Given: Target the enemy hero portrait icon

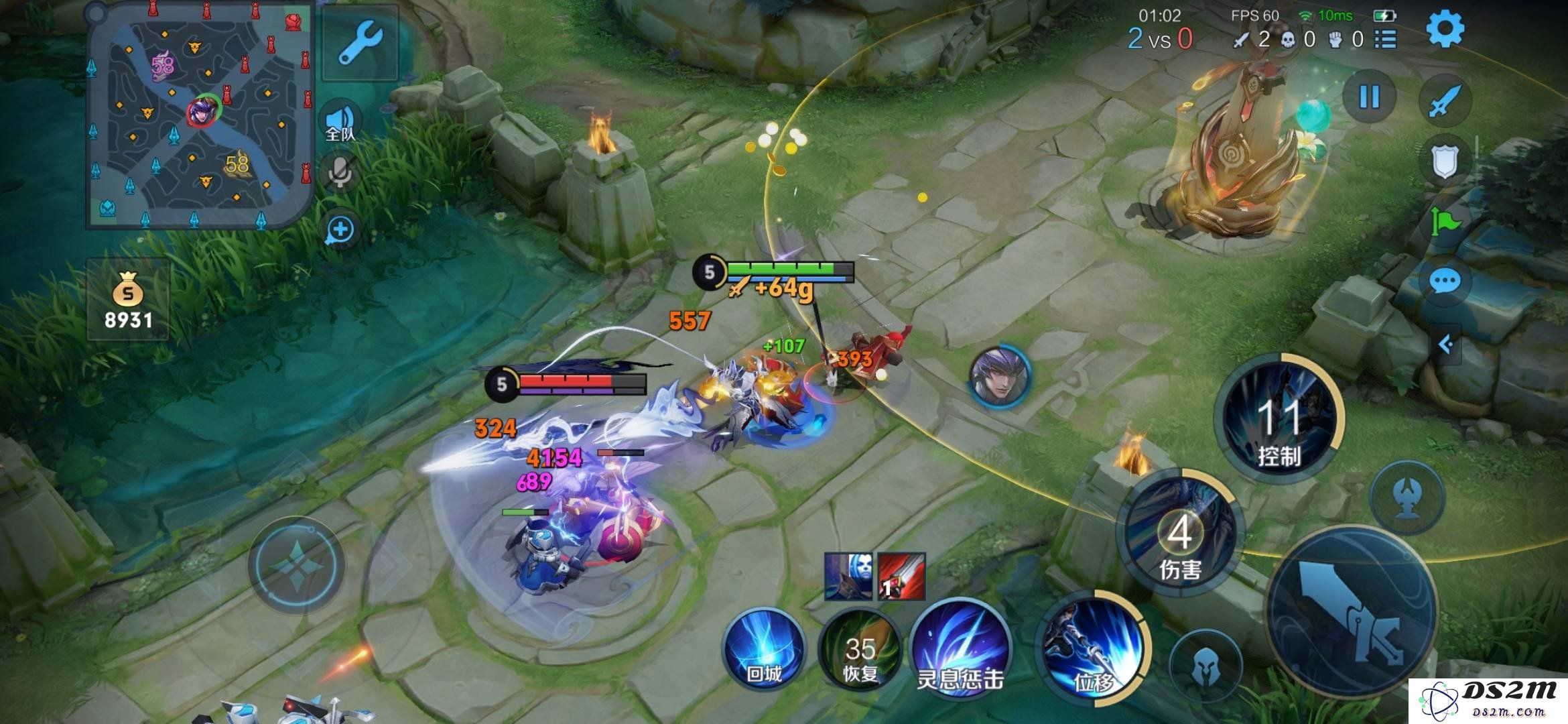Looking at the screenshot, I should [999, 375].
